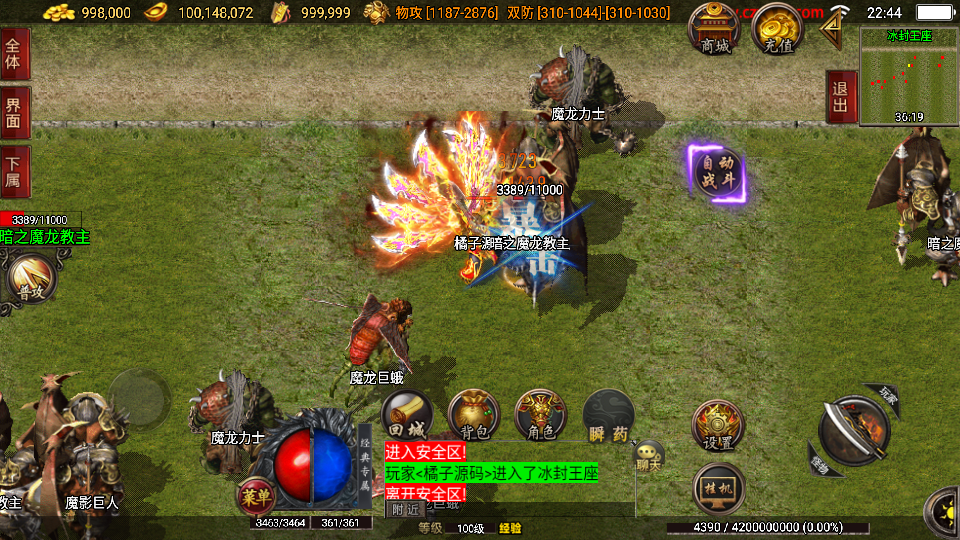Click the gold triangle collapse arrow
960x540 pixels.
(831, 30)
